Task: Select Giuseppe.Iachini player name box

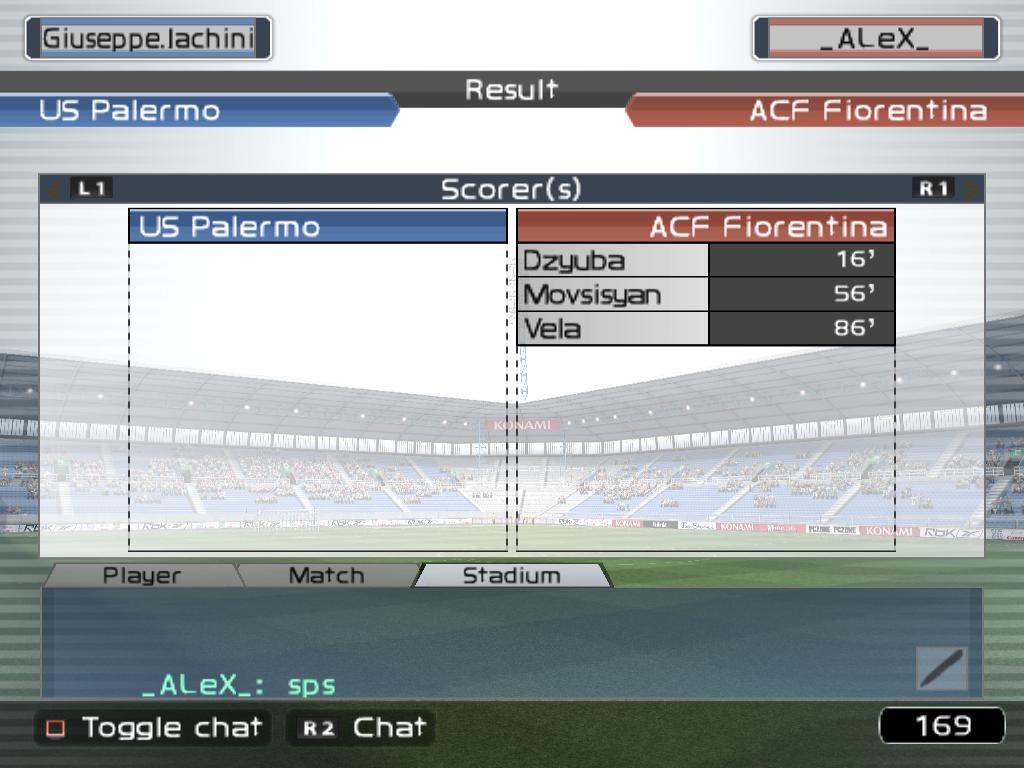Action: click(148, 39)
